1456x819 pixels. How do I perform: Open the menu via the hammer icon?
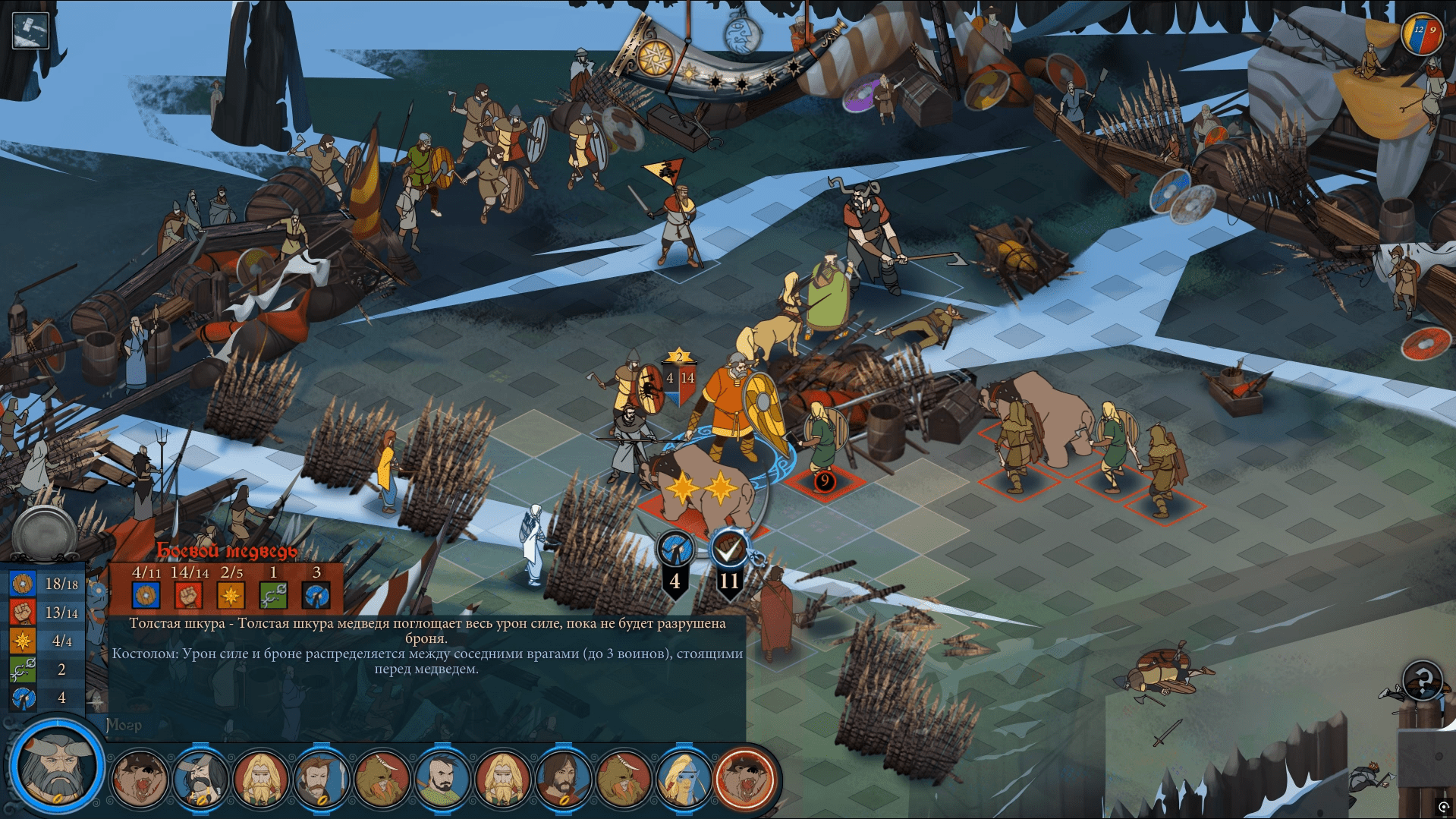tap(30, 31)
